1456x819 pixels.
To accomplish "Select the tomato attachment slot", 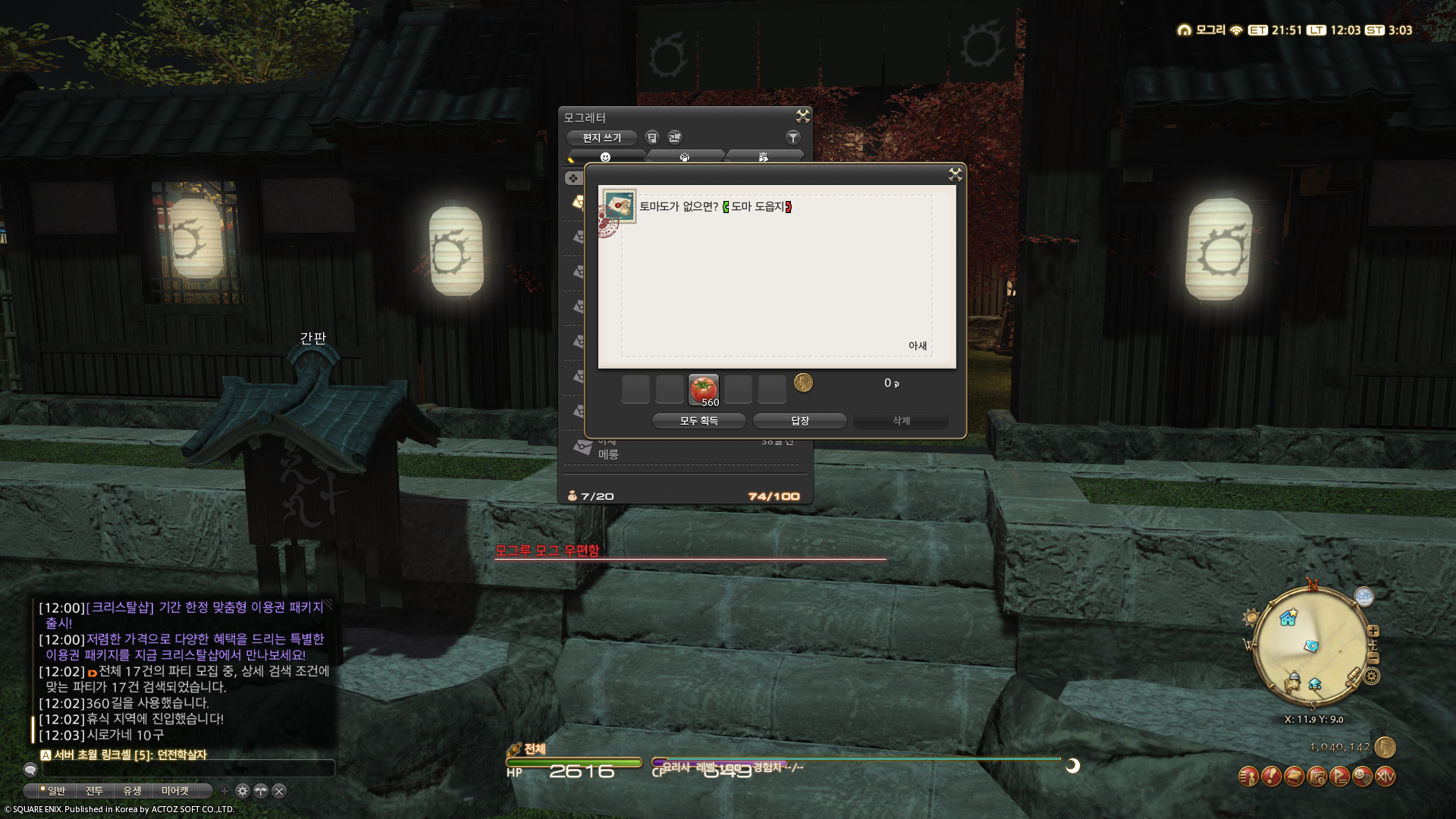I will (x=704, y=390).
